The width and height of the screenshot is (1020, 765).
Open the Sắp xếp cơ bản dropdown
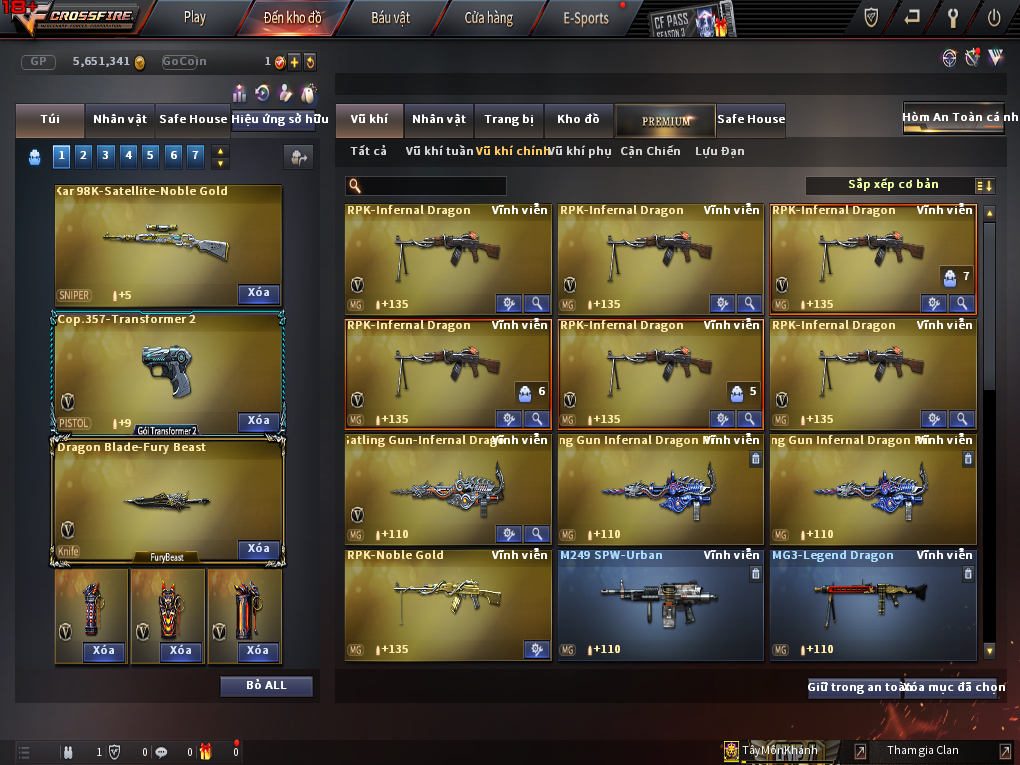900,186
